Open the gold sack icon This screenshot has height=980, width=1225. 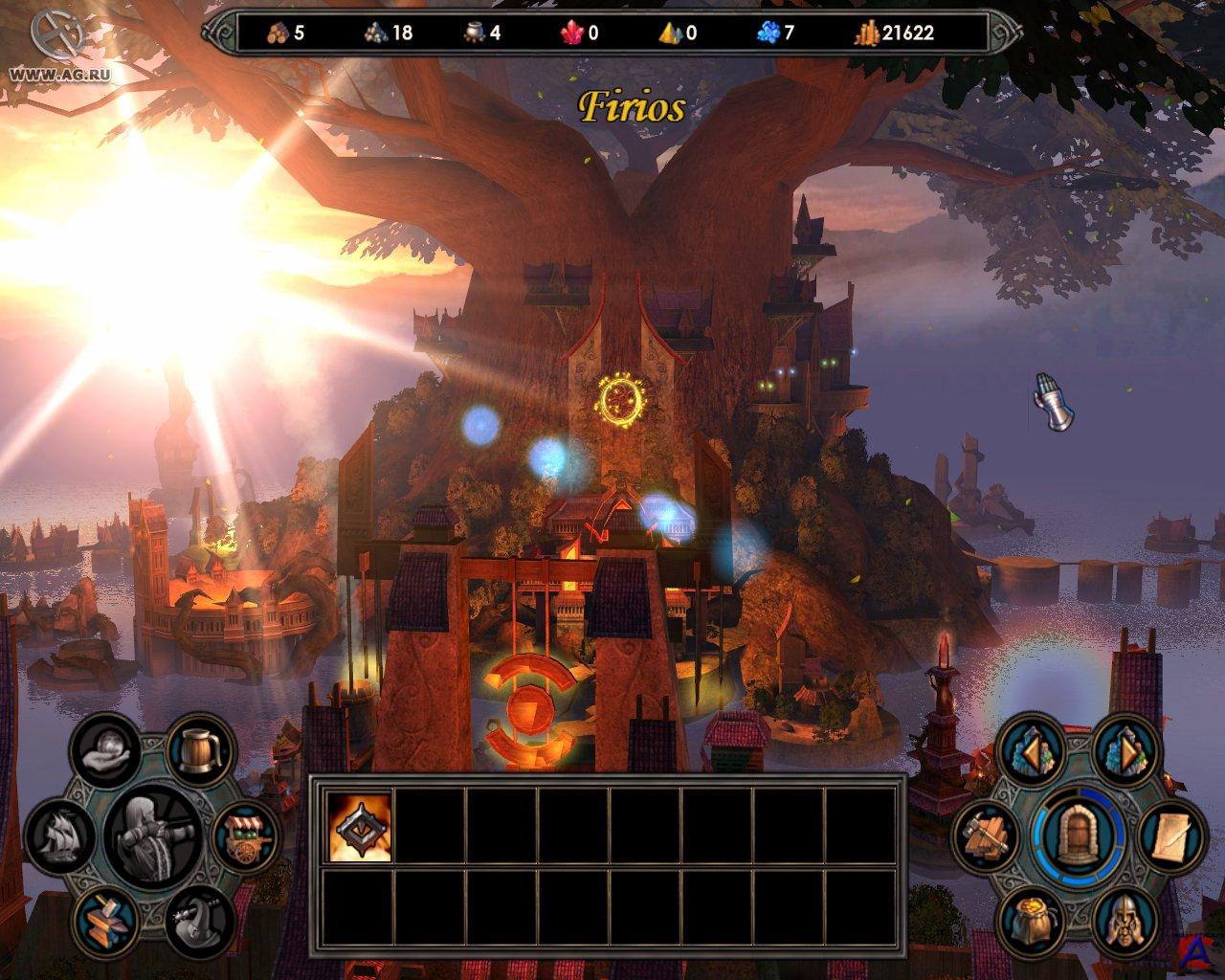tap(1029, 916)
